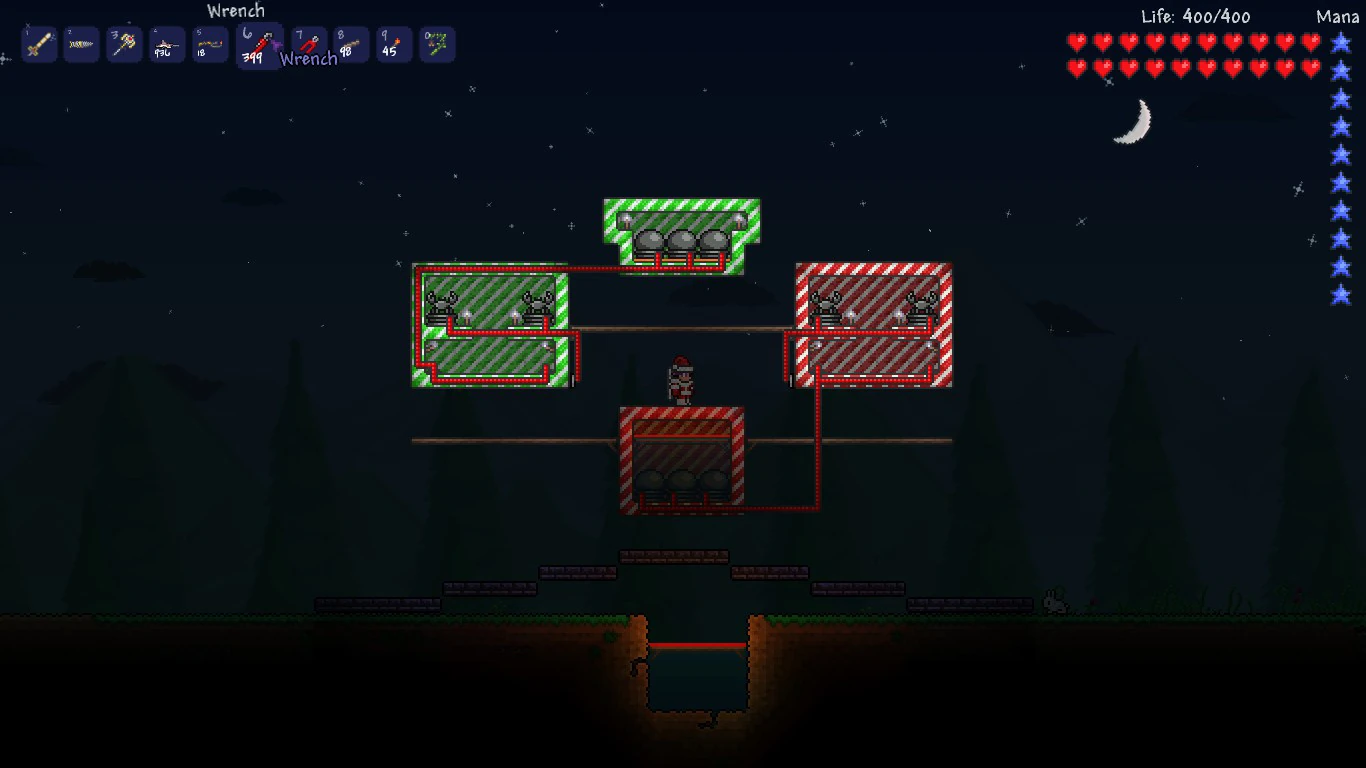The width and height of the screenshot is (1366, 768).
Task: Equip the whip item in hotbar slot 2
Action: (x=81, y=44)
